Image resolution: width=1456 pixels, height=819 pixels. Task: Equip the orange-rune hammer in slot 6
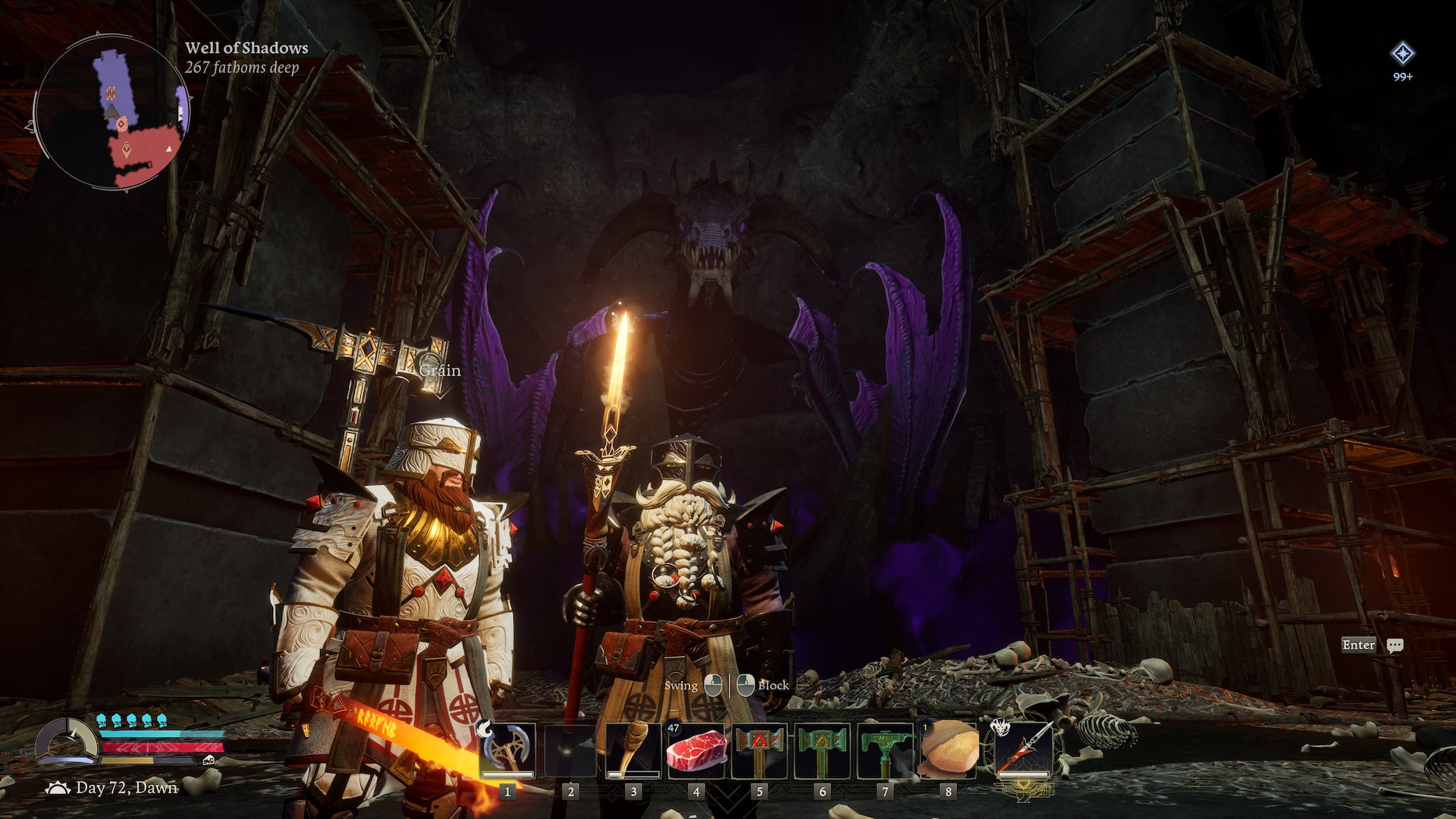coord(822,750)
